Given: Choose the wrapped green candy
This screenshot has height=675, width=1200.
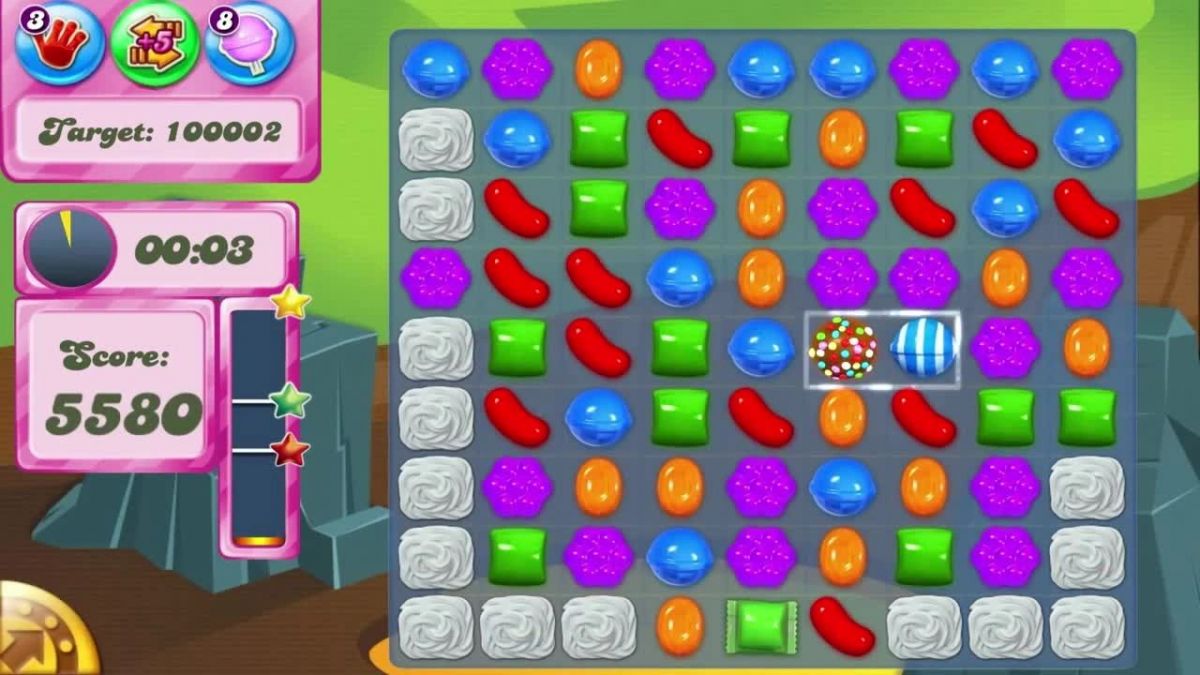Looking at the screenshot, I should pyautogui.click(x=761, y=627).
